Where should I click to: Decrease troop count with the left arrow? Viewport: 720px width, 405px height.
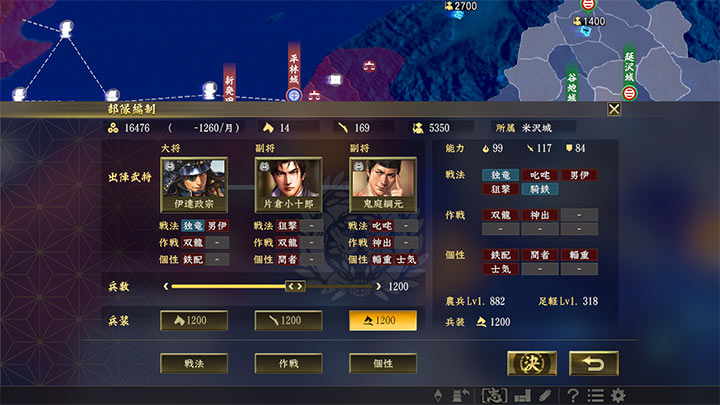[165, 287]
